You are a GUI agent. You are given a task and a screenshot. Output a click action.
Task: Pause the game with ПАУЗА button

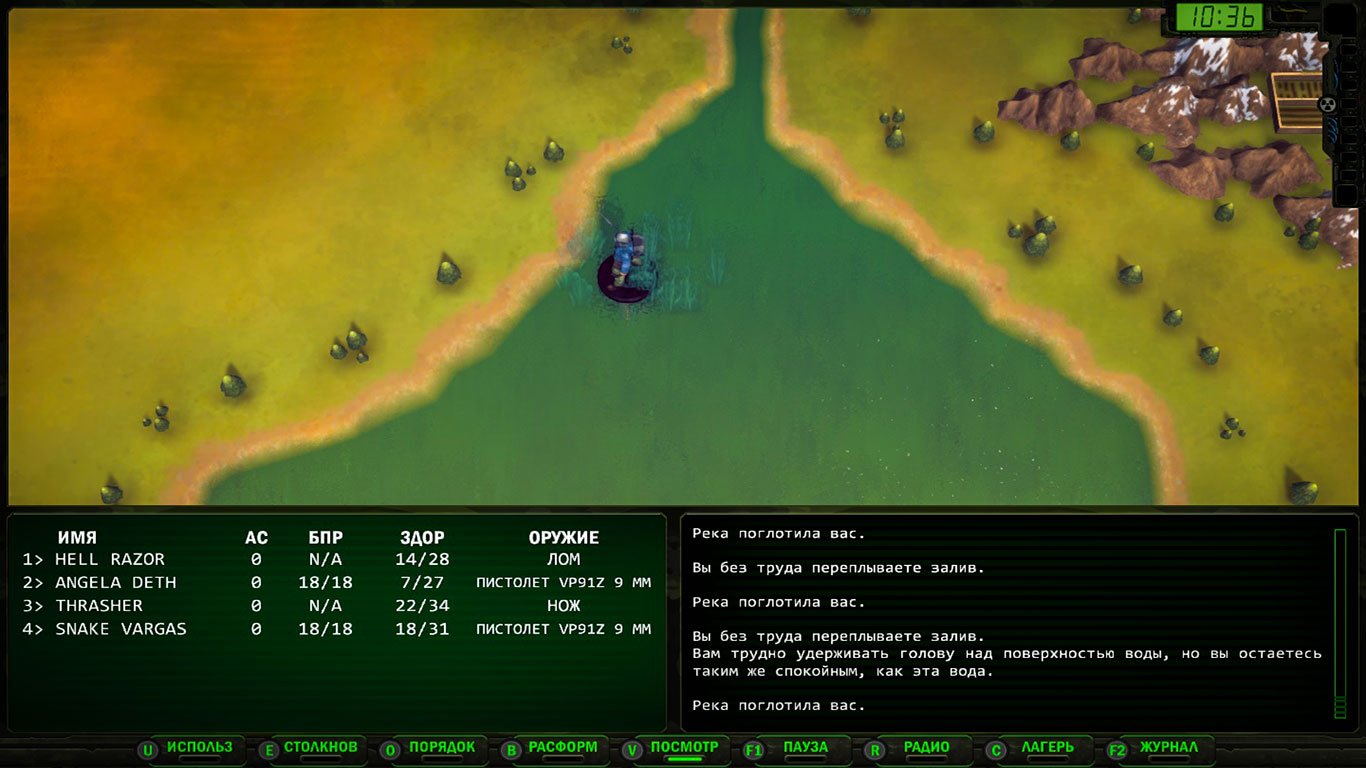805,748
